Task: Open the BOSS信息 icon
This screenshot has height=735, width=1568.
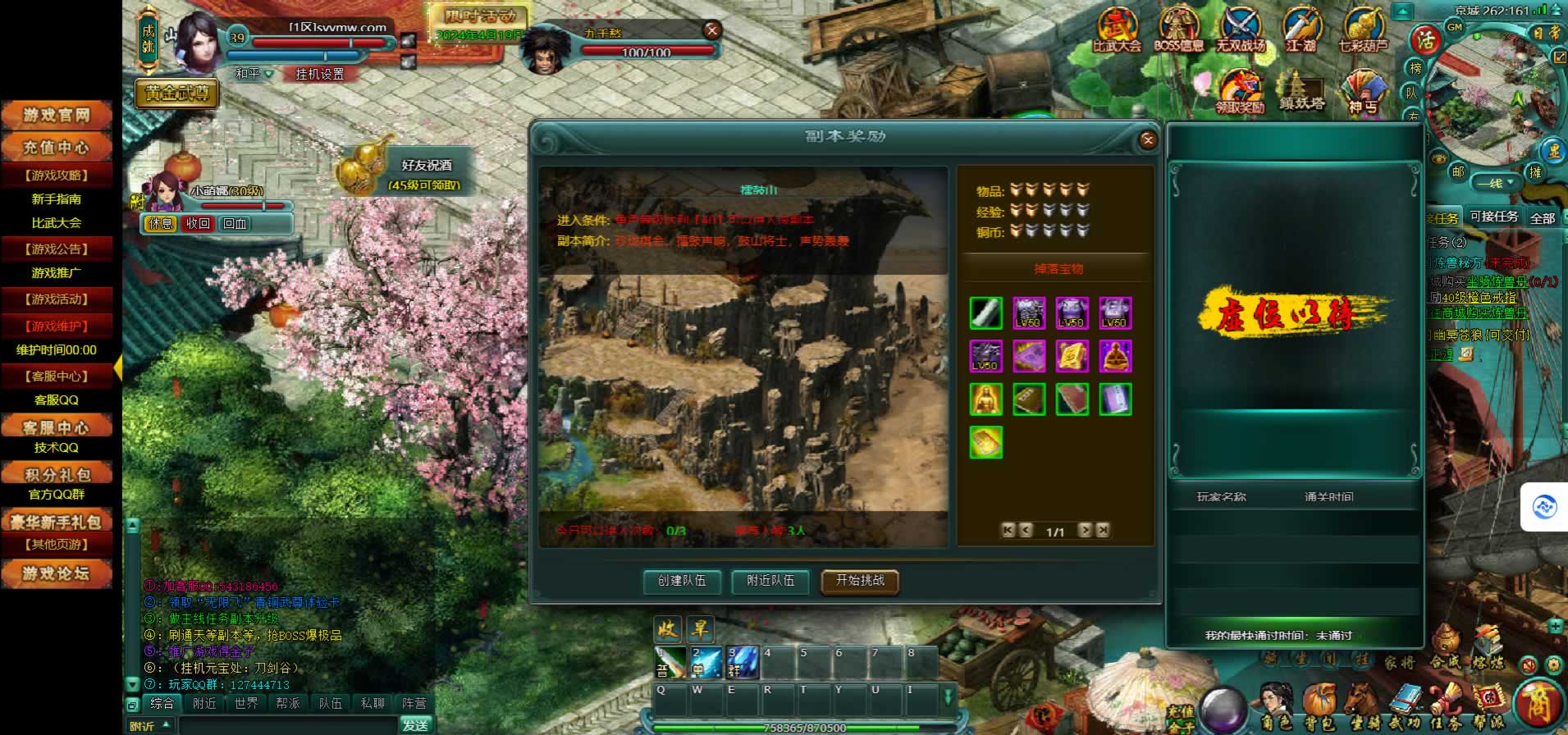Action: pyautogui.click(x=1178, y=33)
